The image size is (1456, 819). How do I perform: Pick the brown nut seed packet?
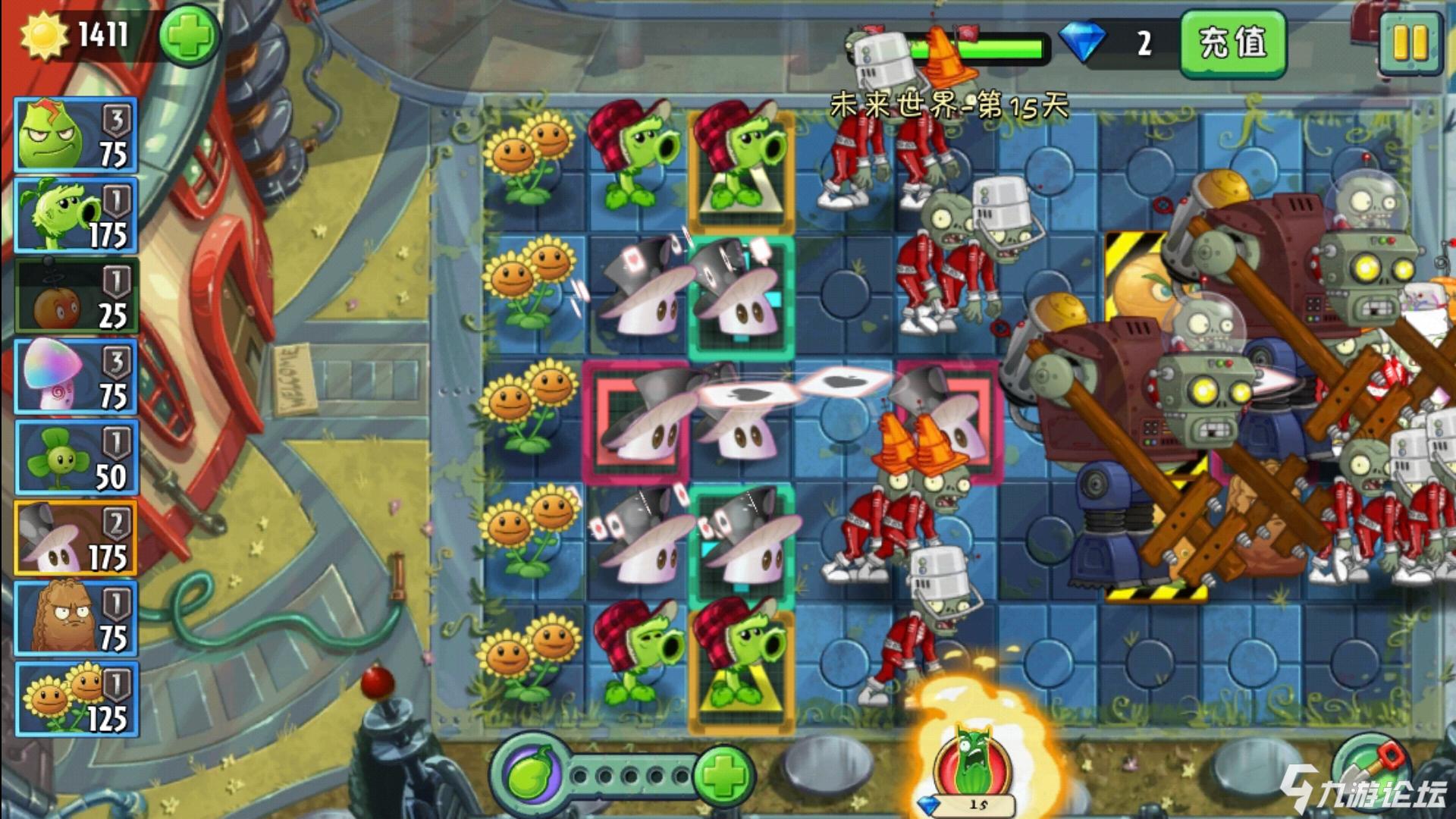point(76,619)
